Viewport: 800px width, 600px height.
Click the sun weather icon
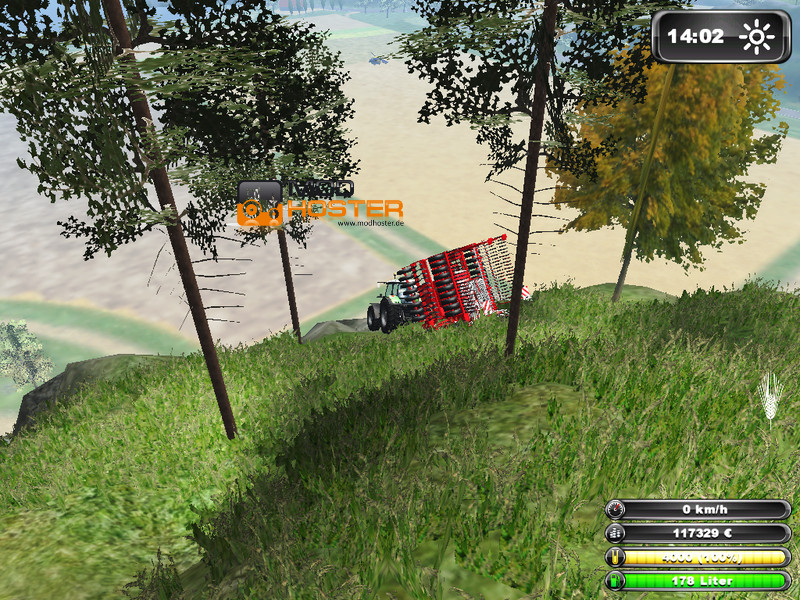pos(757,39)
